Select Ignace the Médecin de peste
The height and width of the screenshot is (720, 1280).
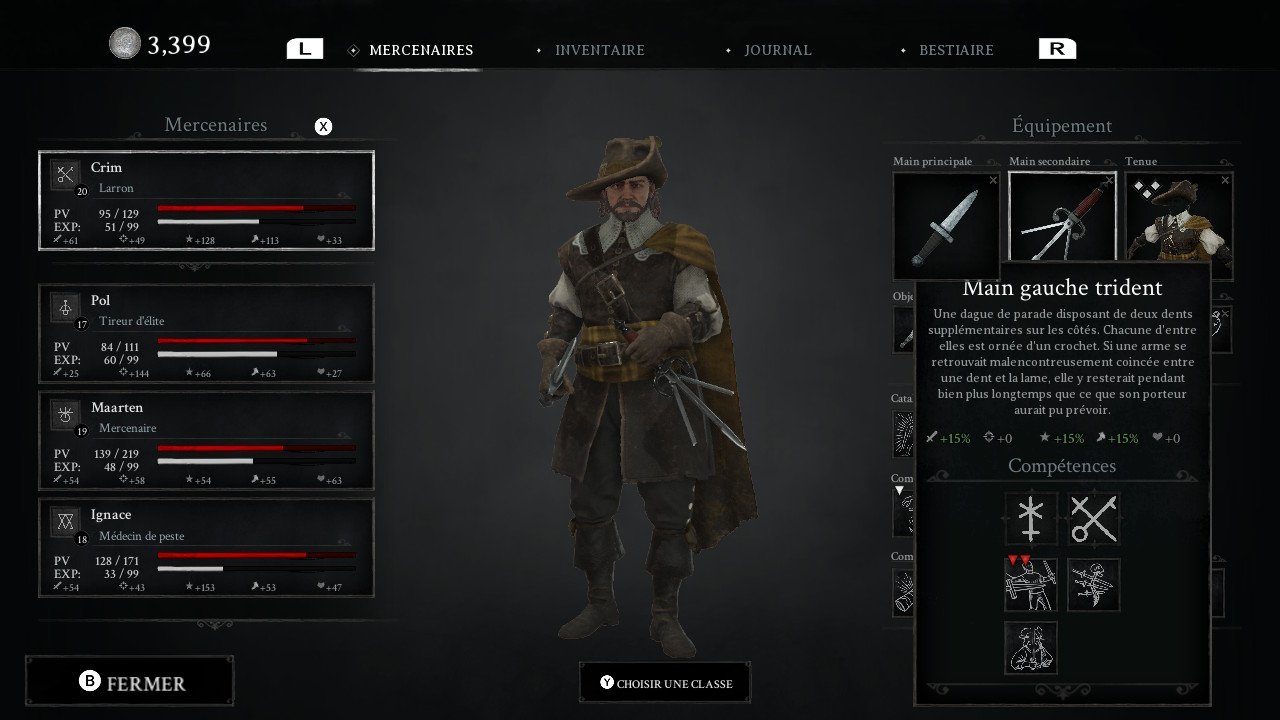pyautogui.click(x=206, y=547)
